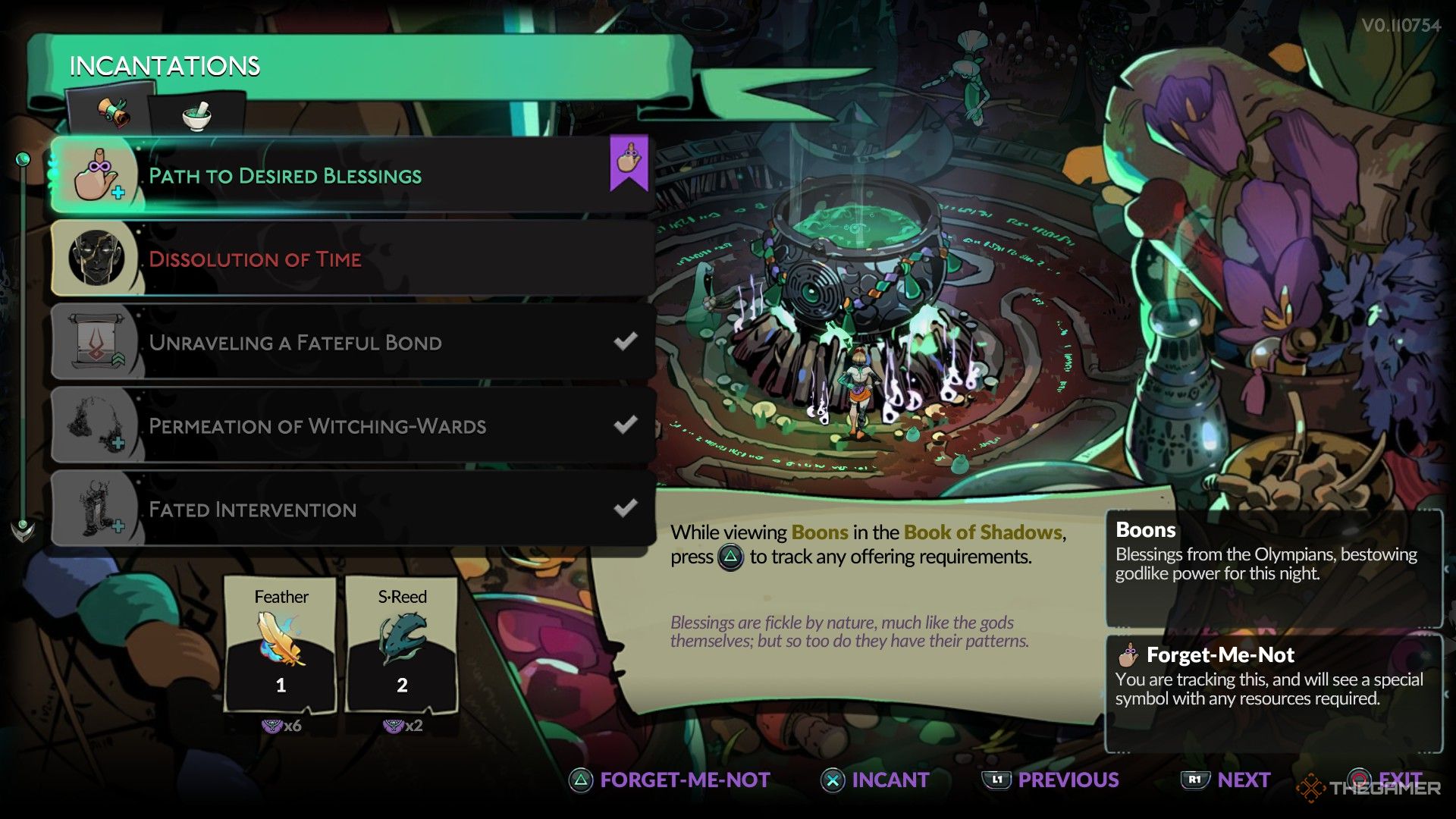Click the purple Forget-Me-Not bookmark ribbon
The image size is (1456, 819).
click(629, 162)
